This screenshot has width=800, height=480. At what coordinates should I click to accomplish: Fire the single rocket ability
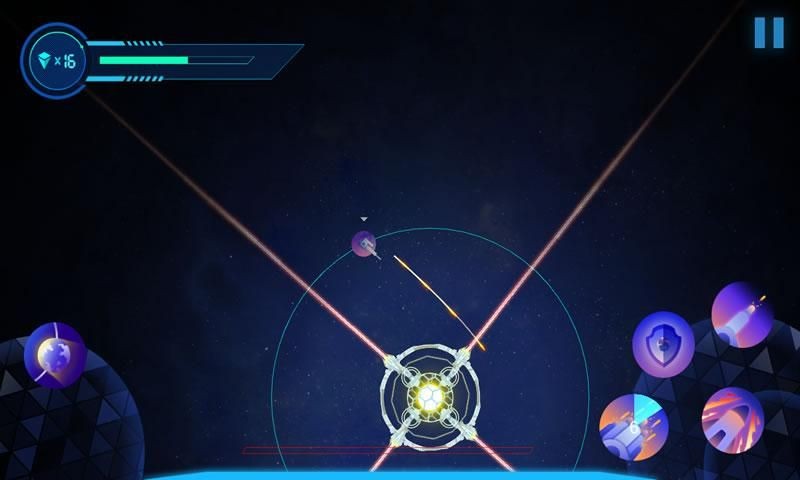742,314
